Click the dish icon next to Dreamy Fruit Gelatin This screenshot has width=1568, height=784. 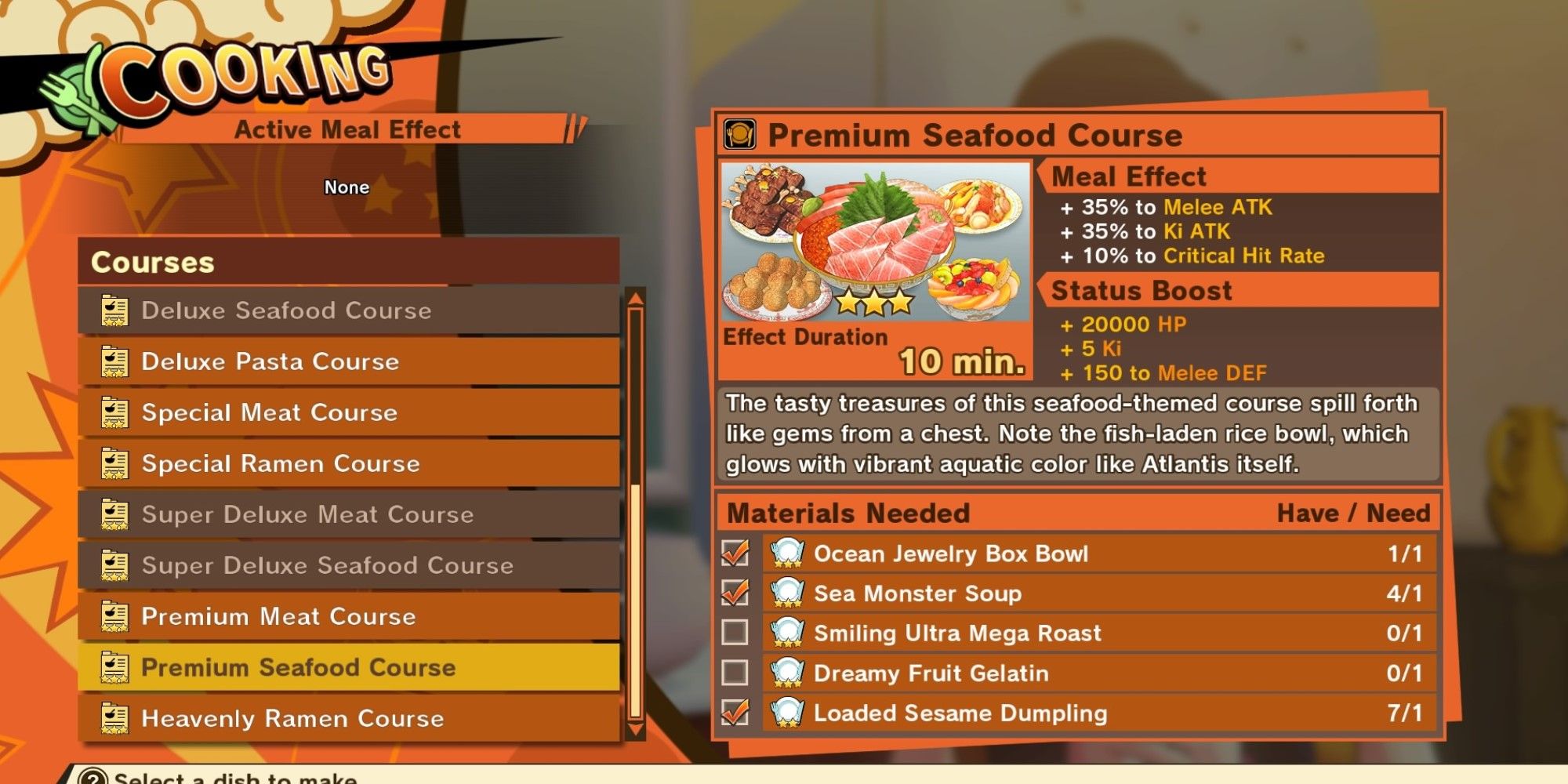click(786, 673)
